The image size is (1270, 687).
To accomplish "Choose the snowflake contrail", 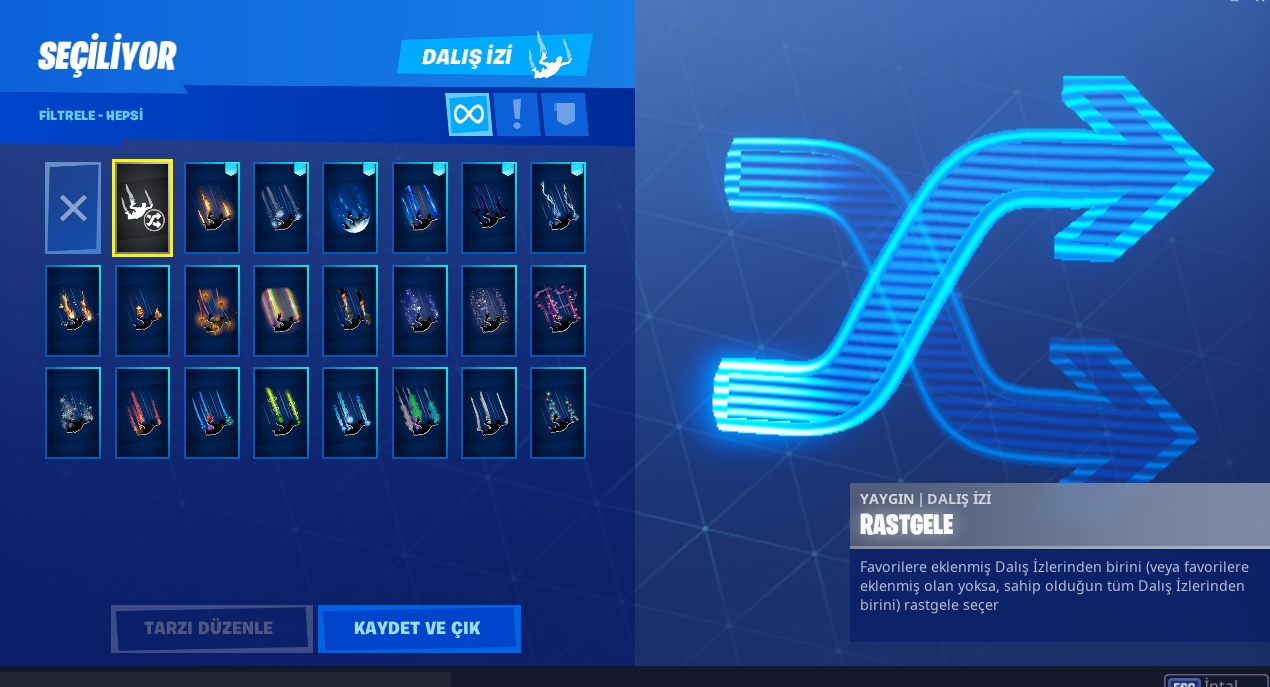I will coord(73,413).
